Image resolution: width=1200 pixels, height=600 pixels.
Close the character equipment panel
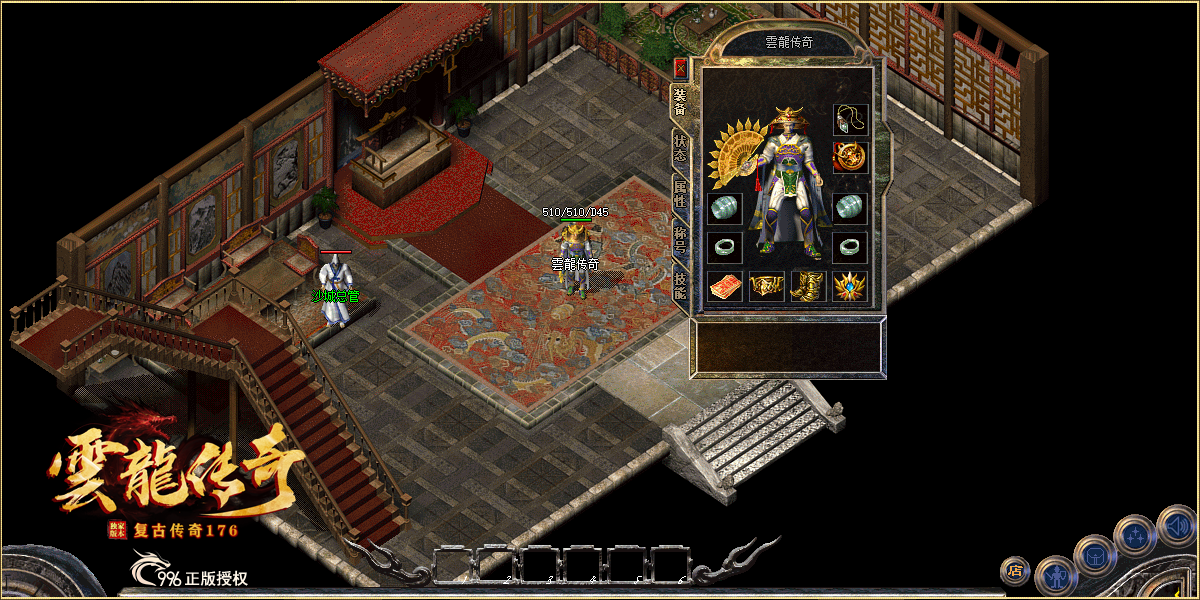[x=680, y=68]
